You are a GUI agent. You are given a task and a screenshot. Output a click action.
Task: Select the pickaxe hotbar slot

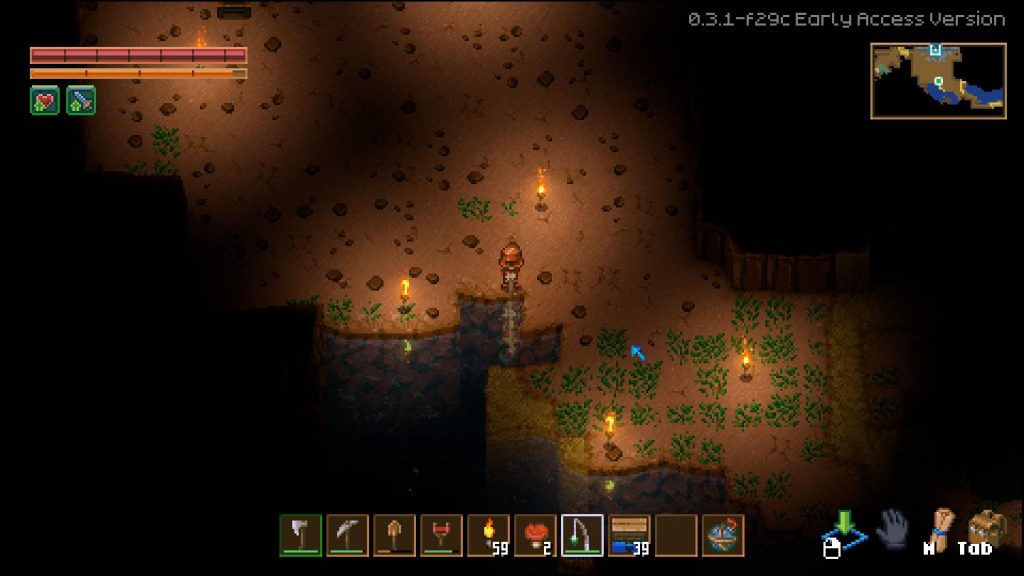click(347, 535)
